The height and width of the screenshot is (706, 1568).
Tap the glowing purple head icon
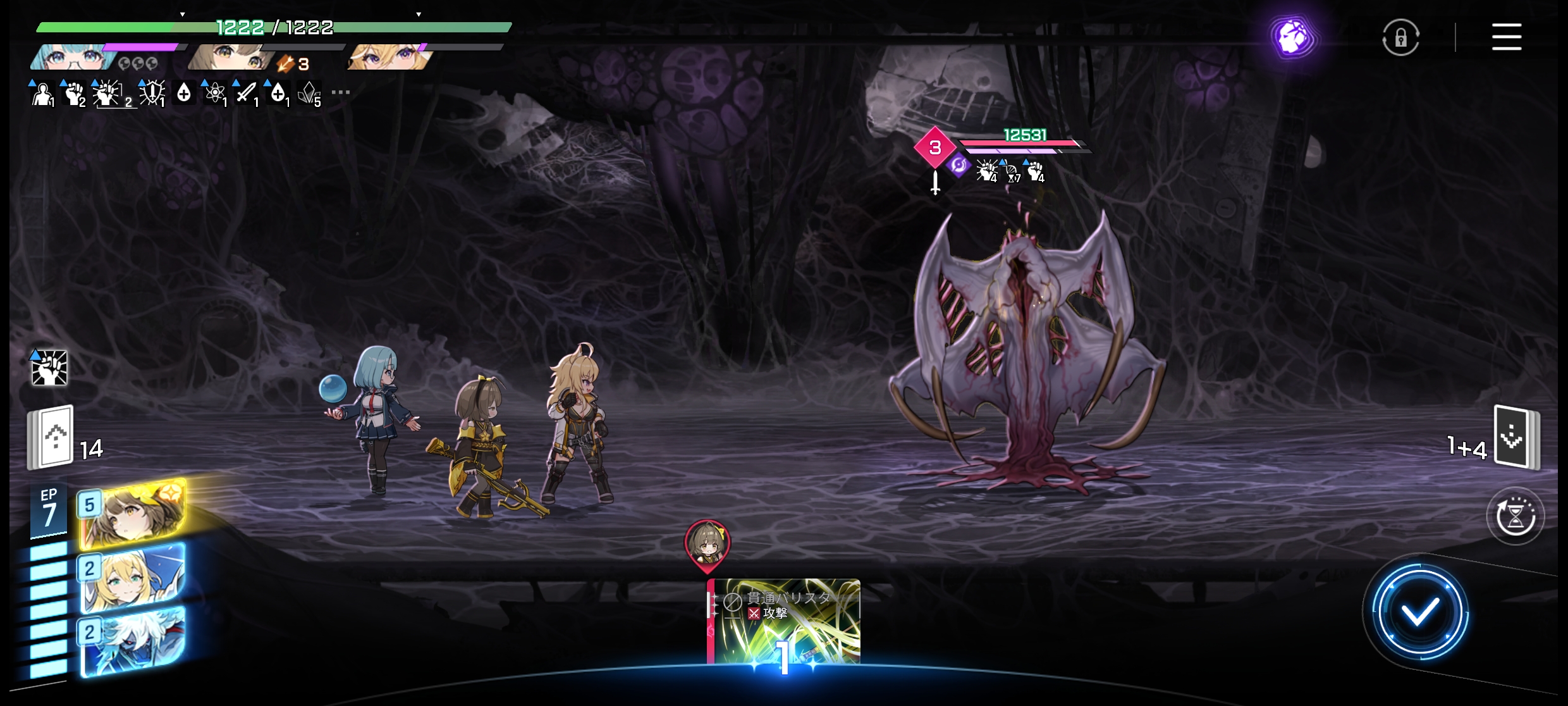pyautogui.click(x=1294, y=37)
